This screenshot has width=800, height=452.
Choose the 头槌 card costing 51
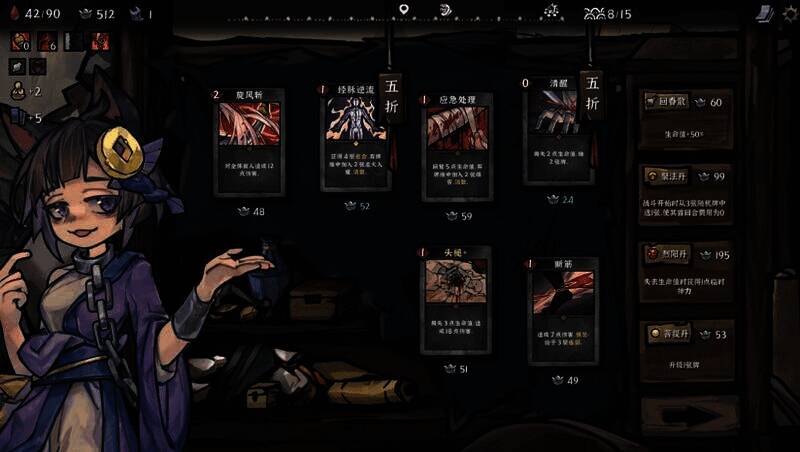tap(455, 302)
